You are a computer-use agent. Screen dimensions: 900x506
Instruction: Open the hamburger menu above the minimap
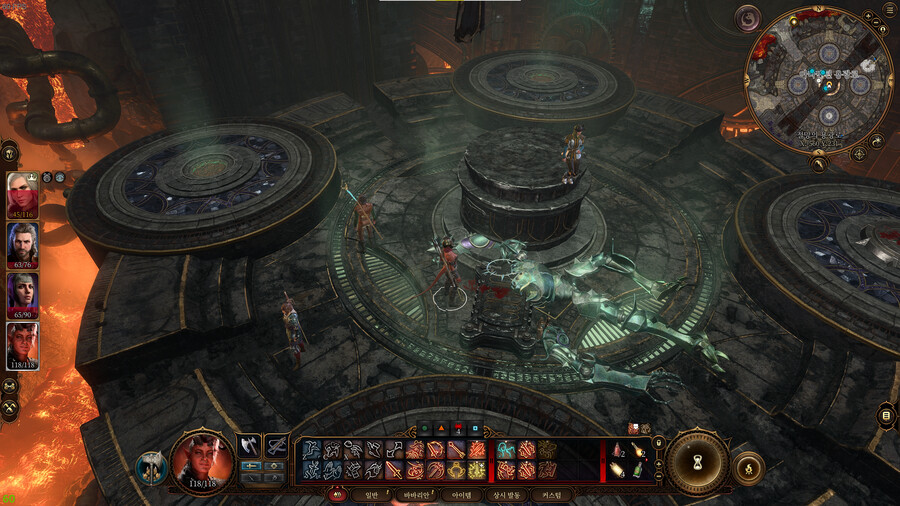[x=890, y=11]
